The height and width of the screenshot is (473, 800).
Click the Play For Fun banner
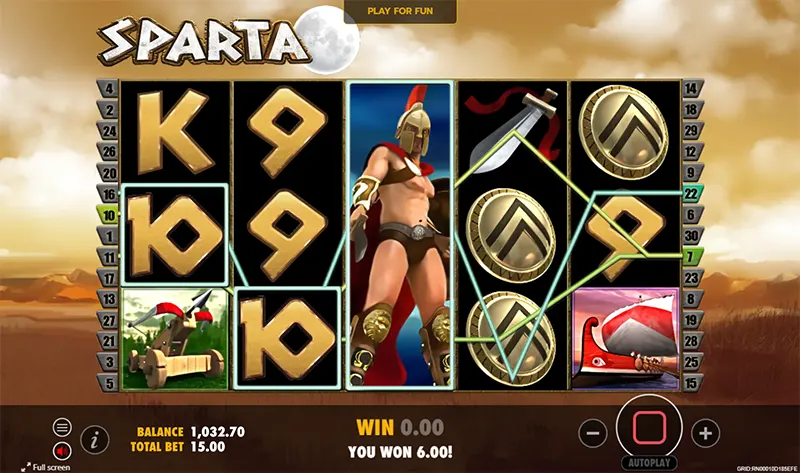point(400,10)
